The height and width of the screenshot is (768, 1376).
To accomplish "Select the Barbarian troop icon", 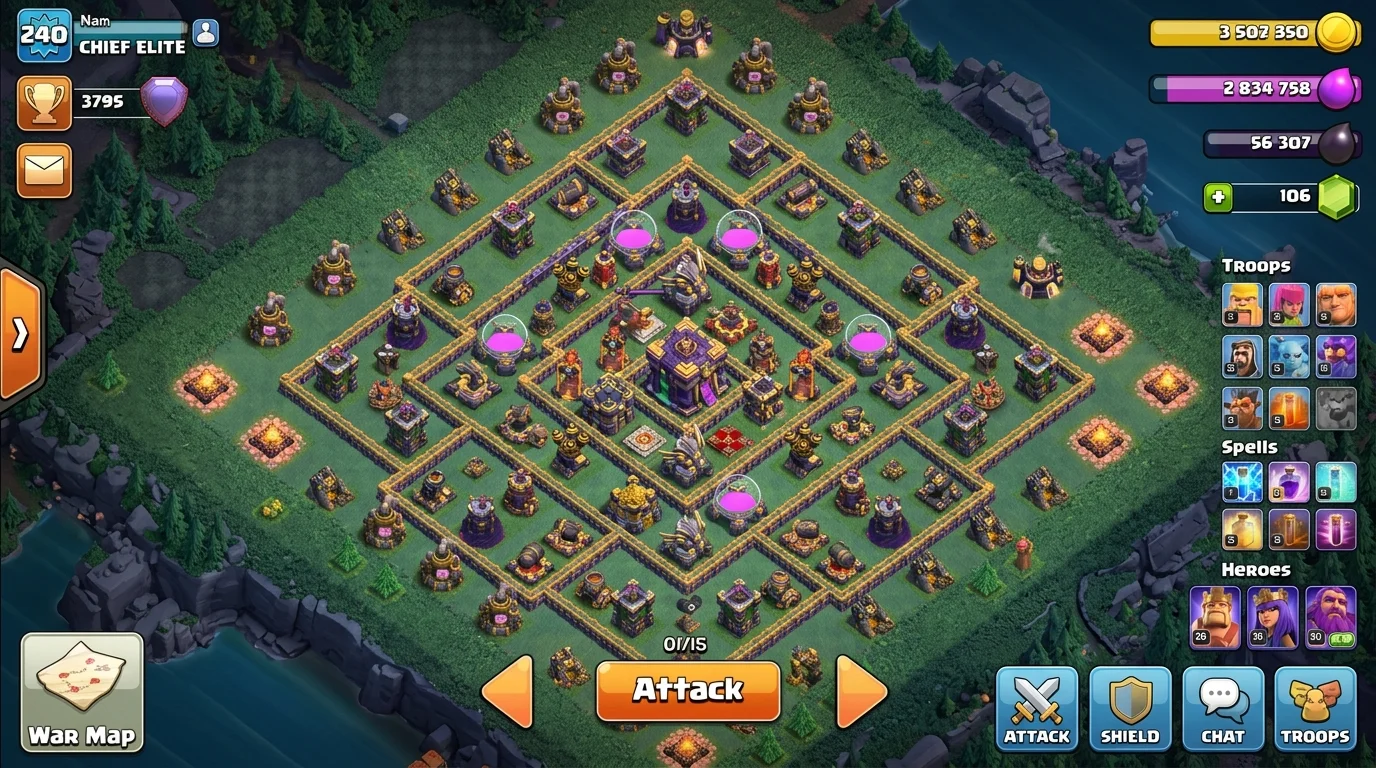I will (x=1241, y=304).
